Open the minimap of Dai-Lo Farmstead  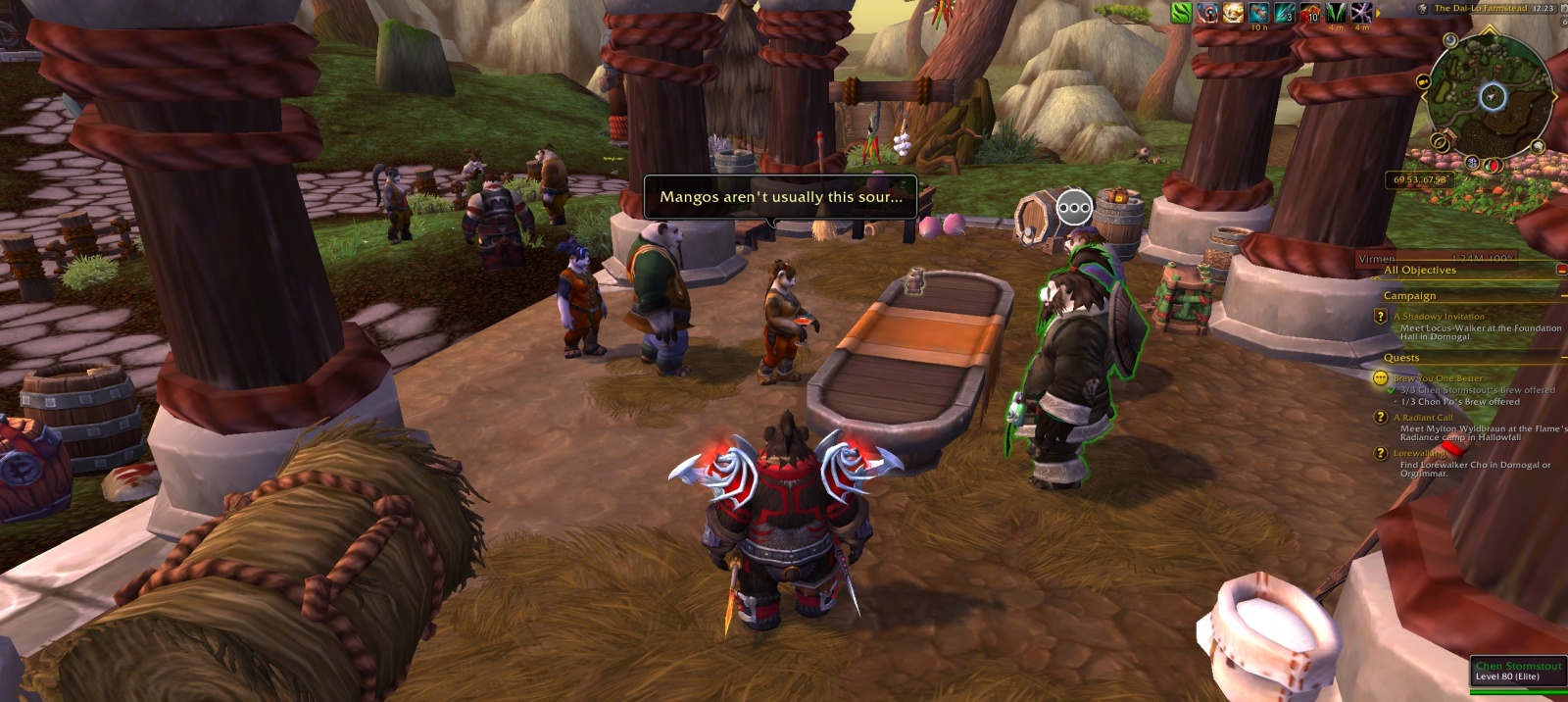point(1492,96)
